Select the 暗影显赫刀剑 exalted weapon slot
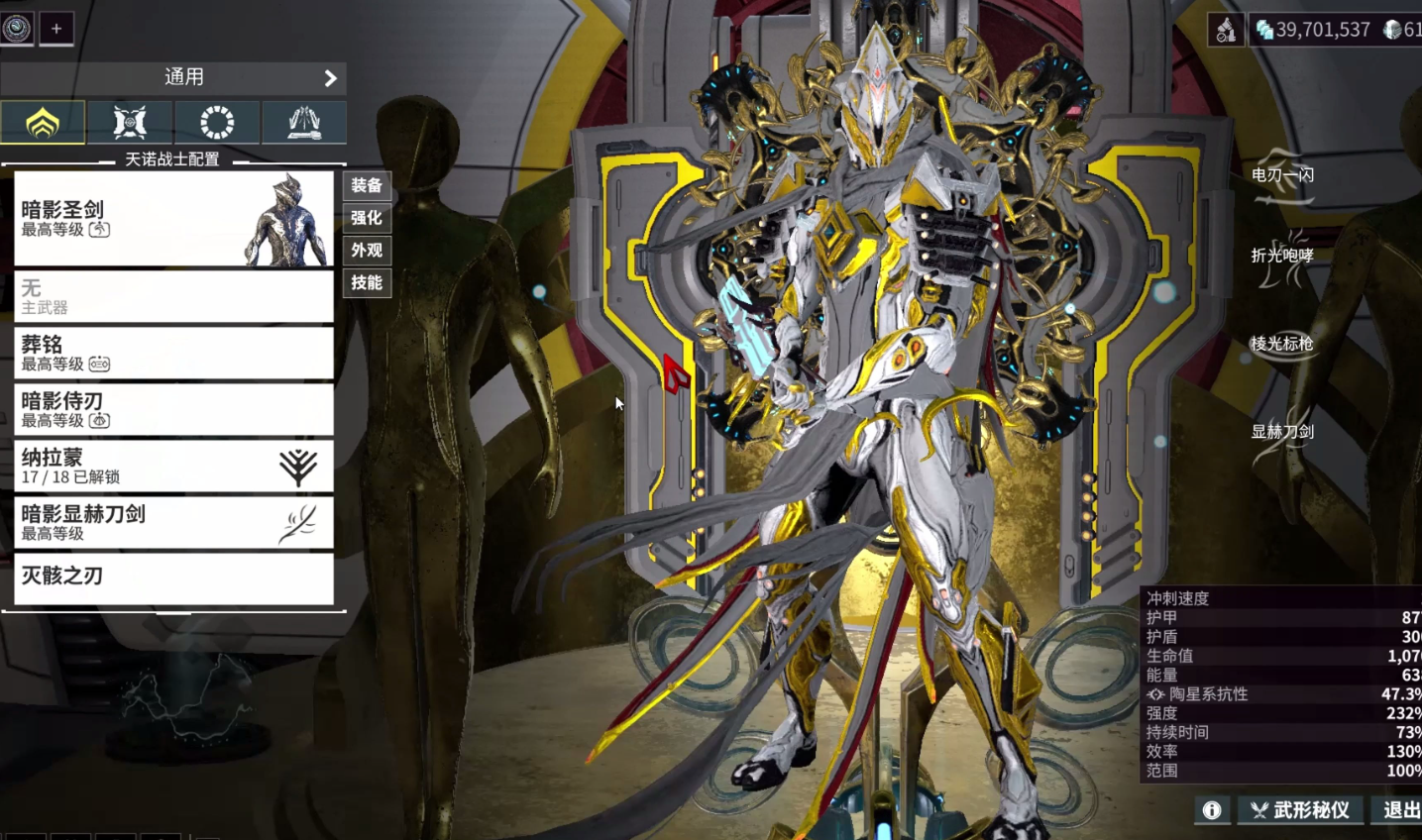 (173, 522)
